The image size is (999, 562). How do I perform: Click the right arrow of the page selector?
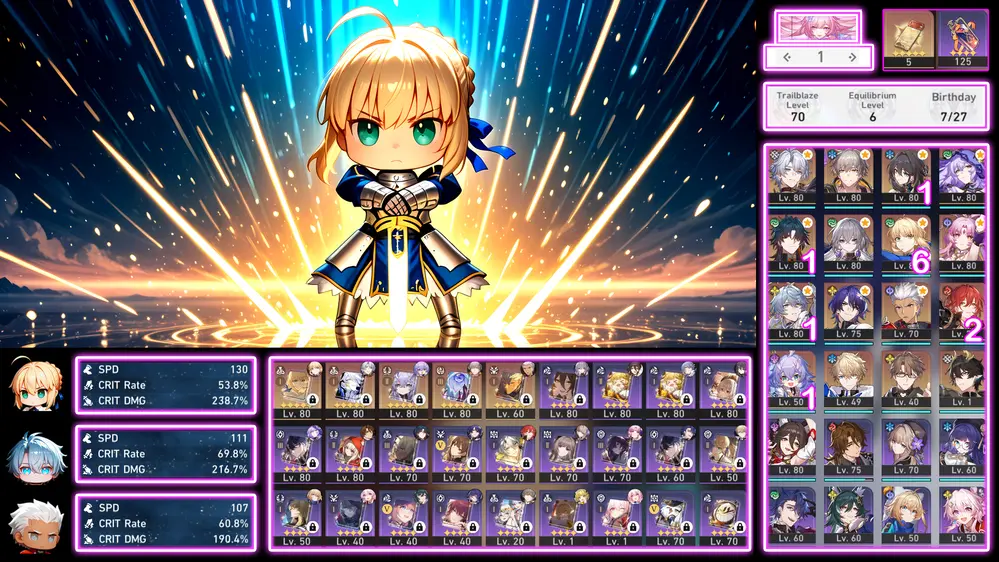pos(852,57)
